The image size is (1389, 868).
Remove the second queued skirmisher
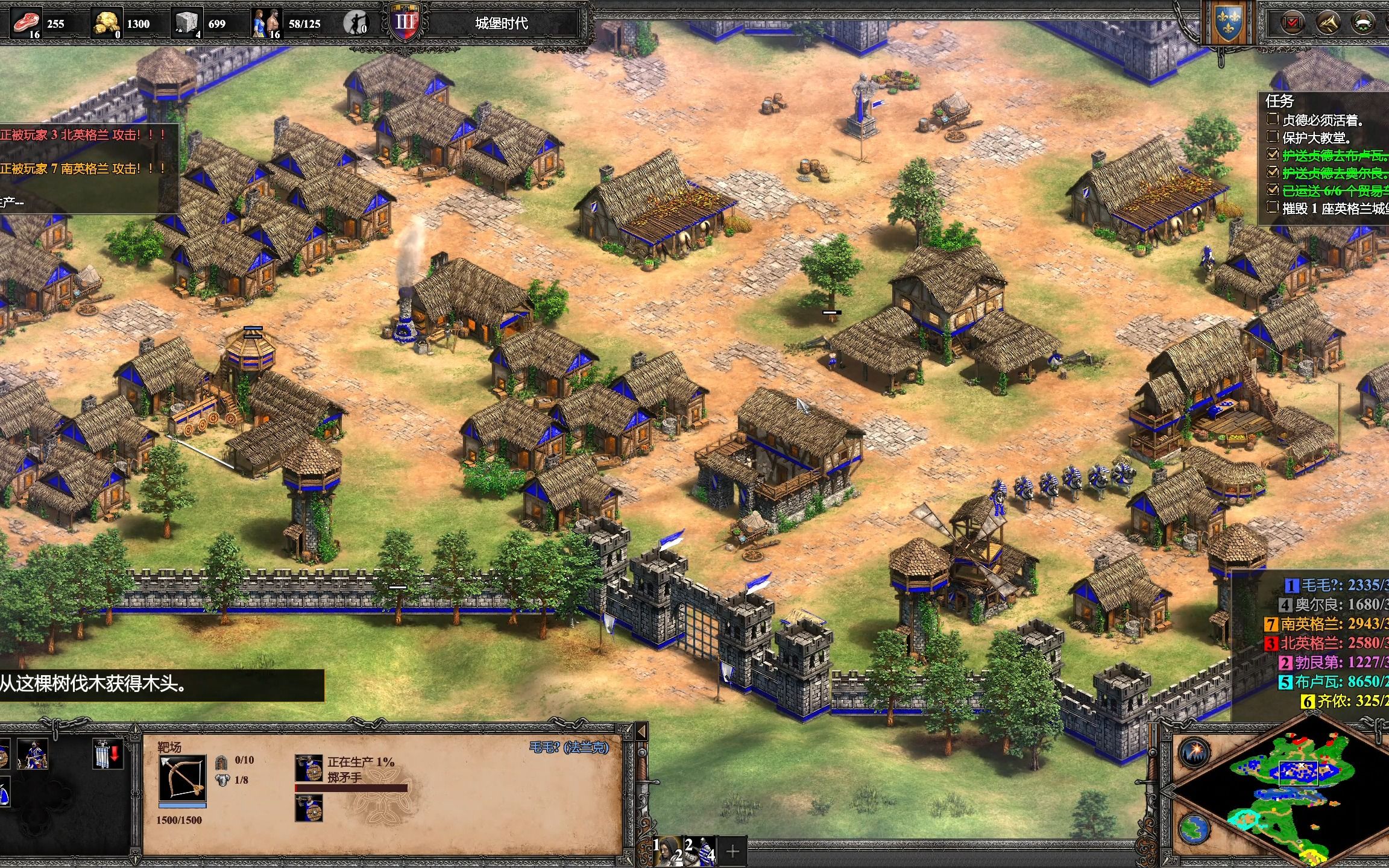309,808
